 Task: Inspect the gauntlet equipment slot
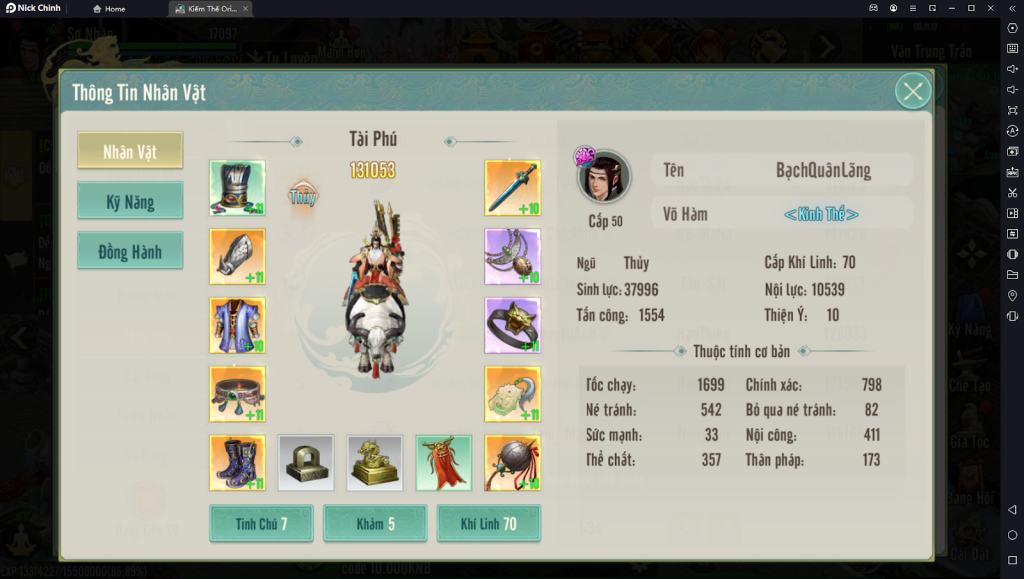(x=237, y=257)
